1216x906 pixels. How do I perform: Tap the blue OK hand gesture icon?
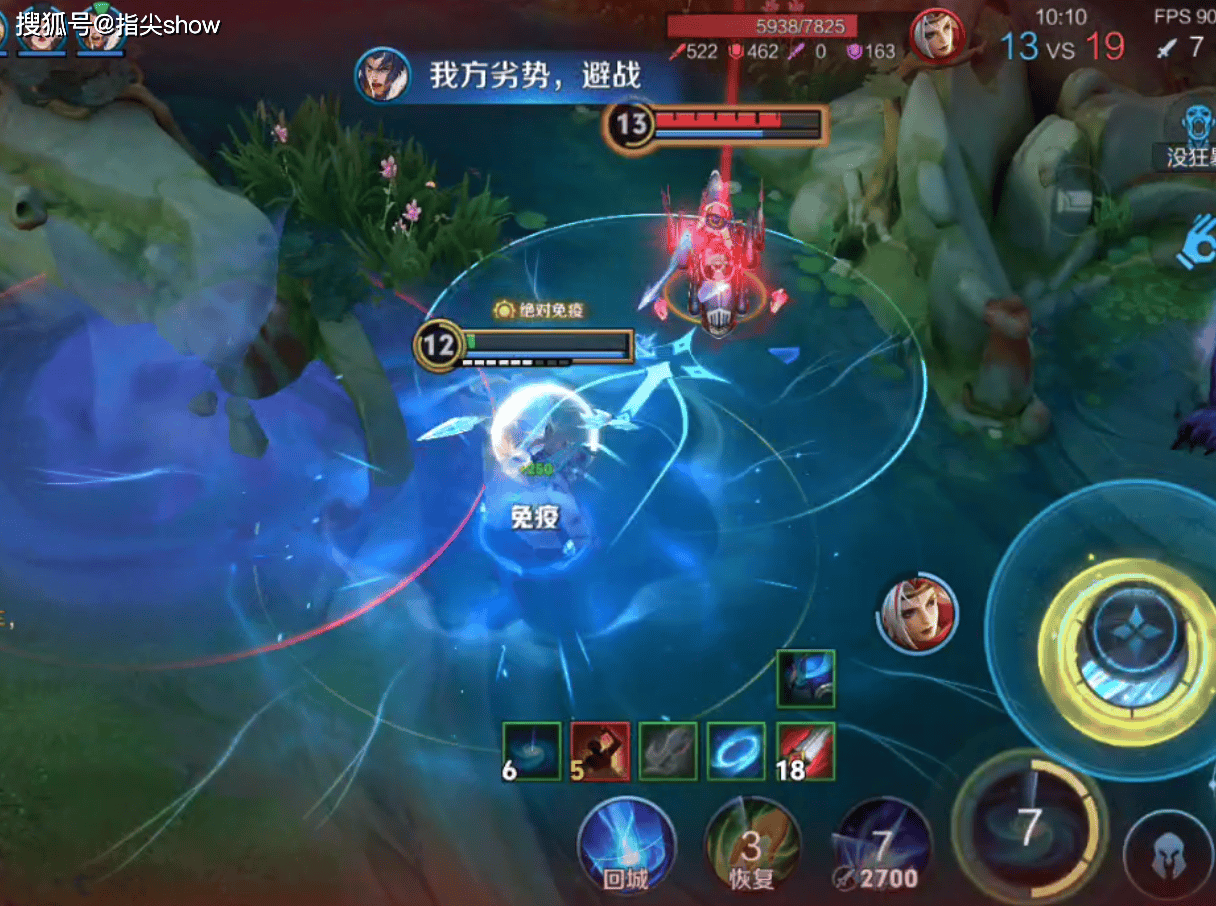1196,245
